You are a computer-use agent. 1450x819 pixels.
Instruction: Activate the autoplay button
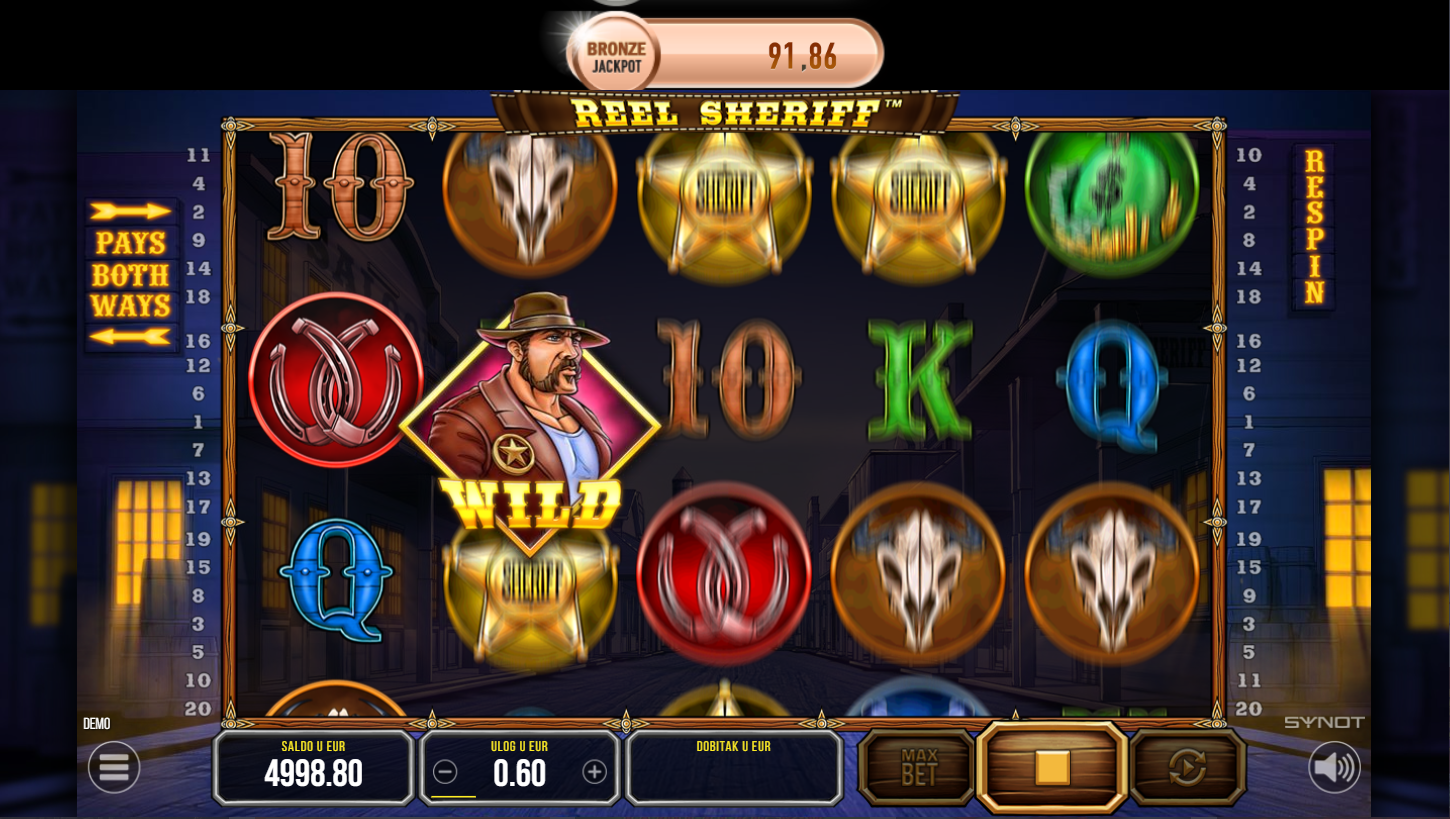(x=1187, y=767)
